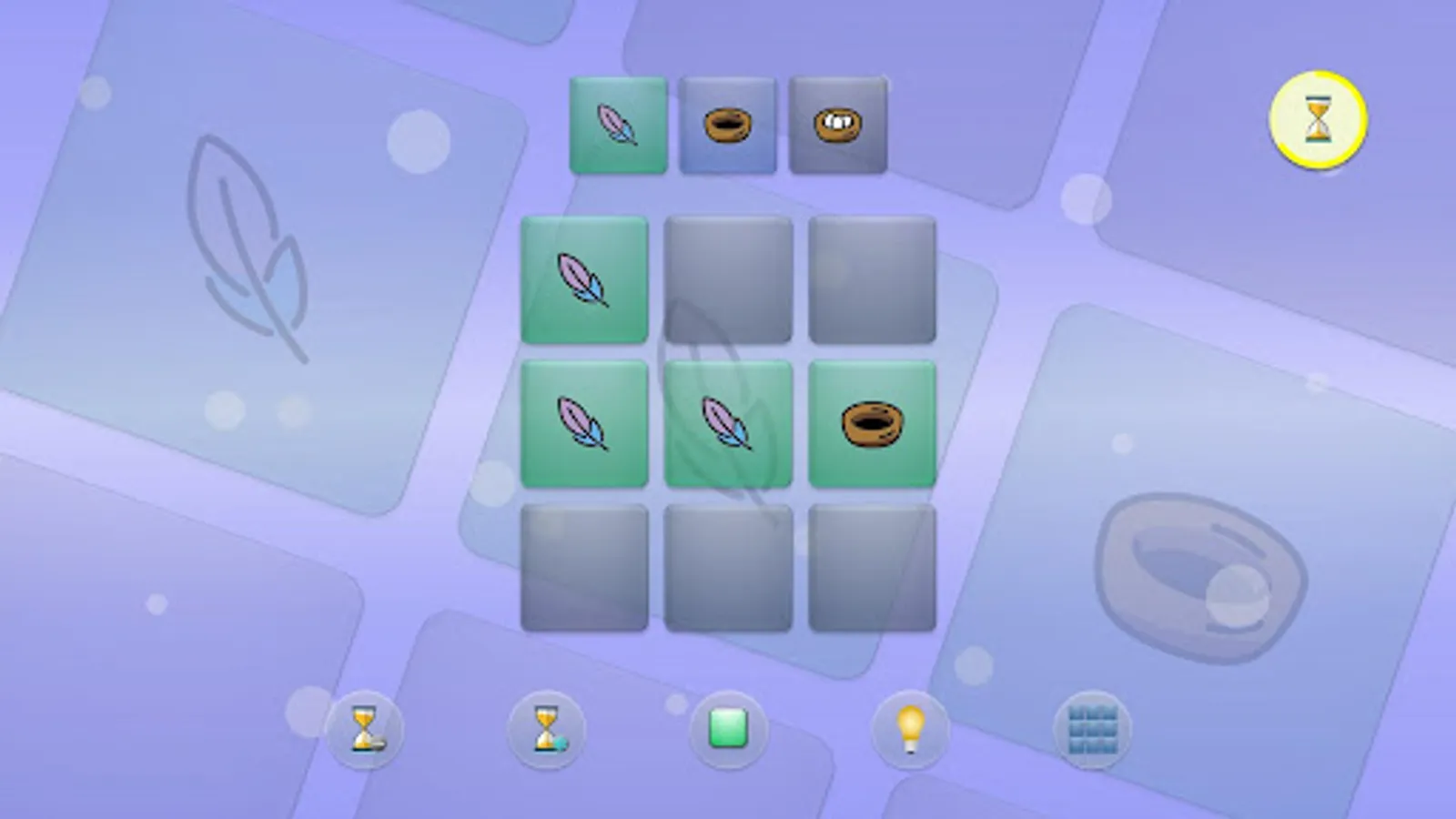Select the feather tile in the palette

[x=617, y=124]
